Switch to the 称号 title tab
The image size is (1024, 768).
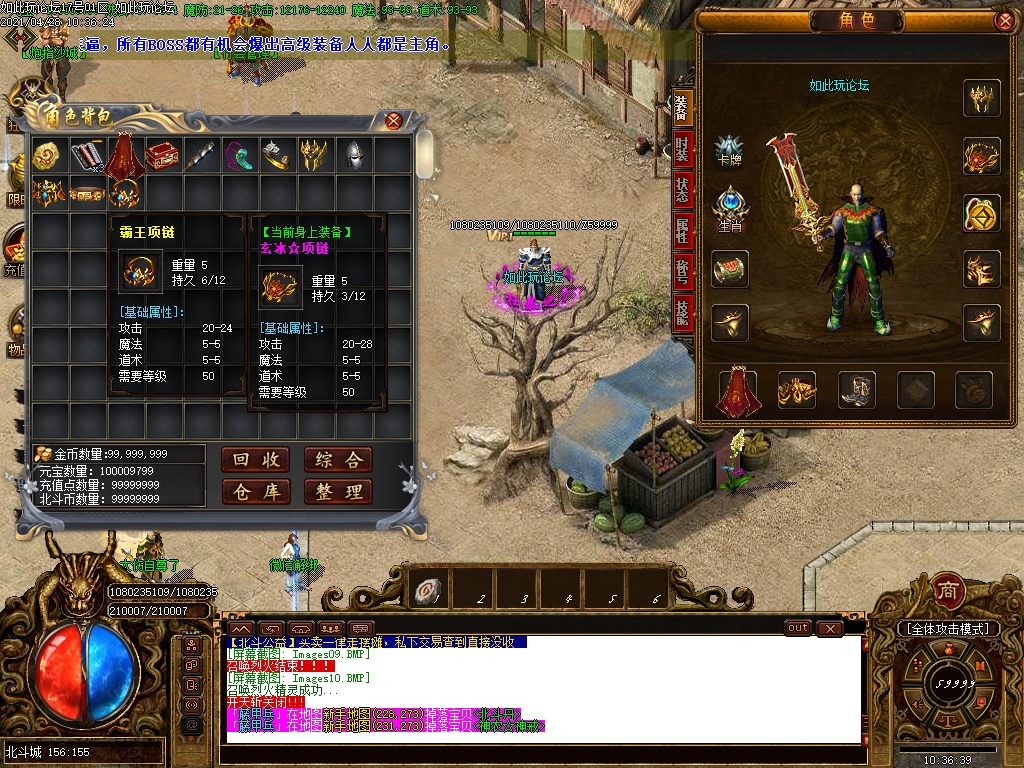coord(682,272)
